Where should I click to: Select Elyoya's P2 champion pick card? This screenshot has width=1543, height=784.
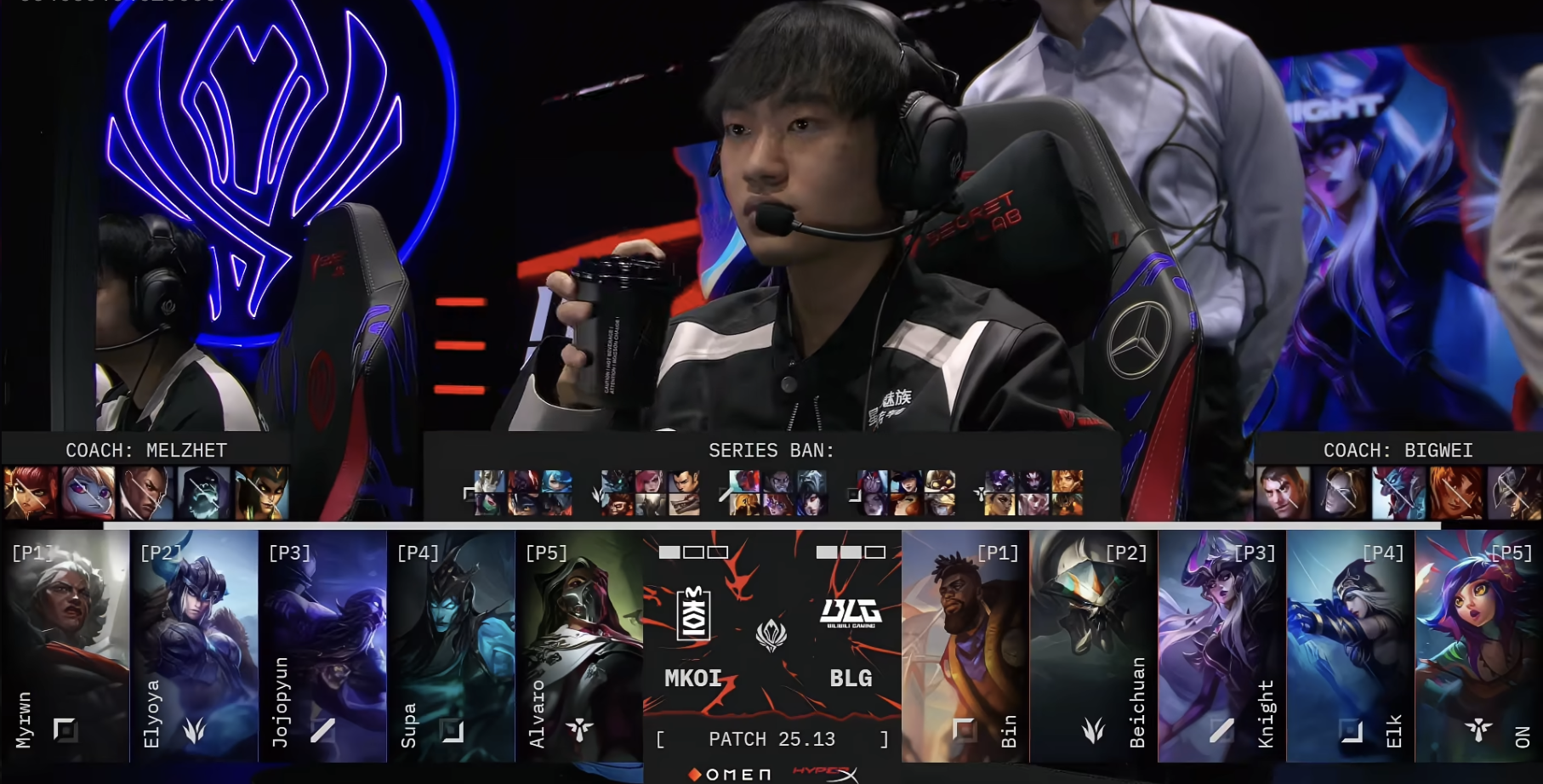194,646
